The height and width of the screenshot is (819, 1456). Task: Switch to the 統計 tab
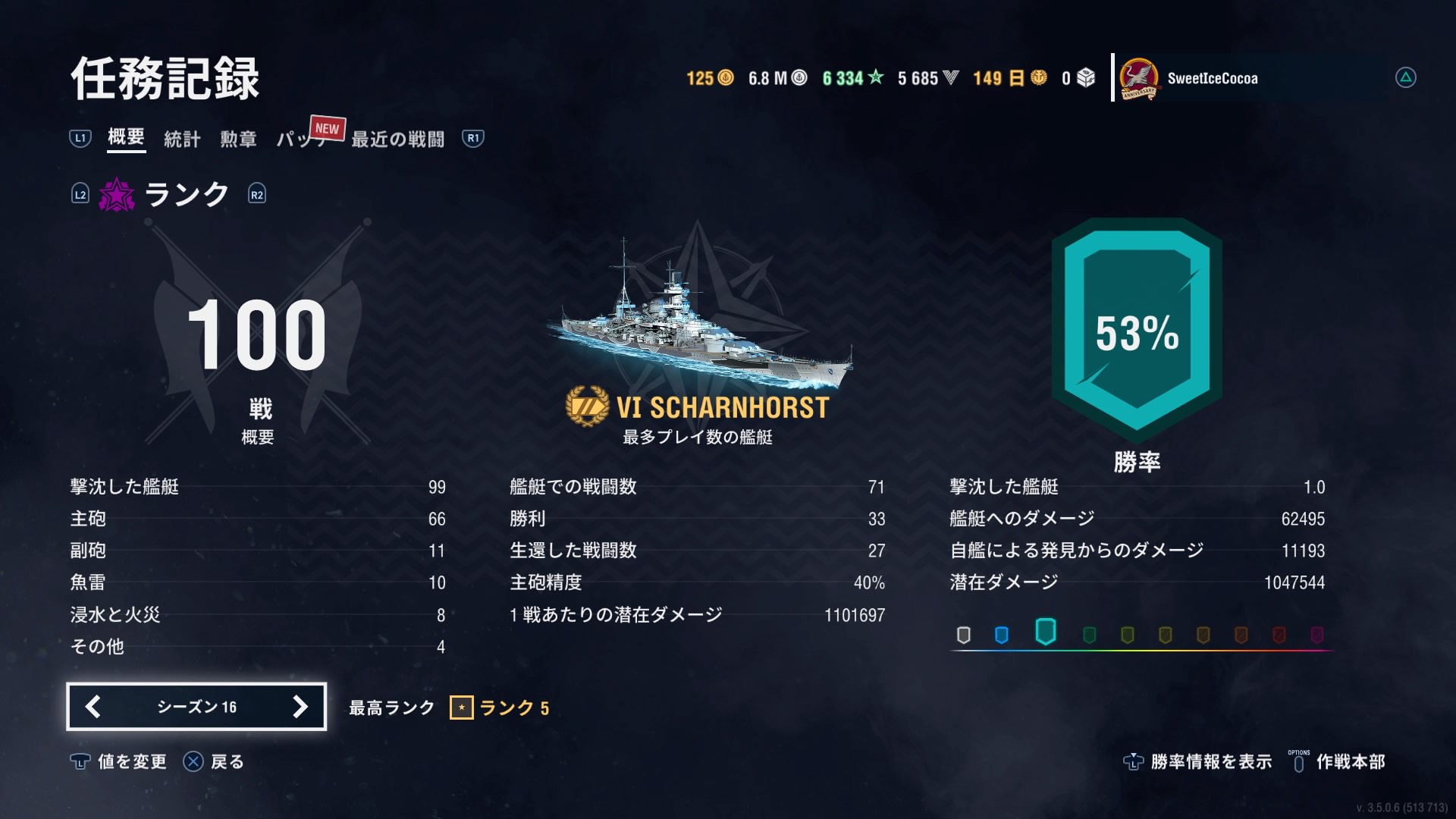pyautogui.click(x=182, y=139)
